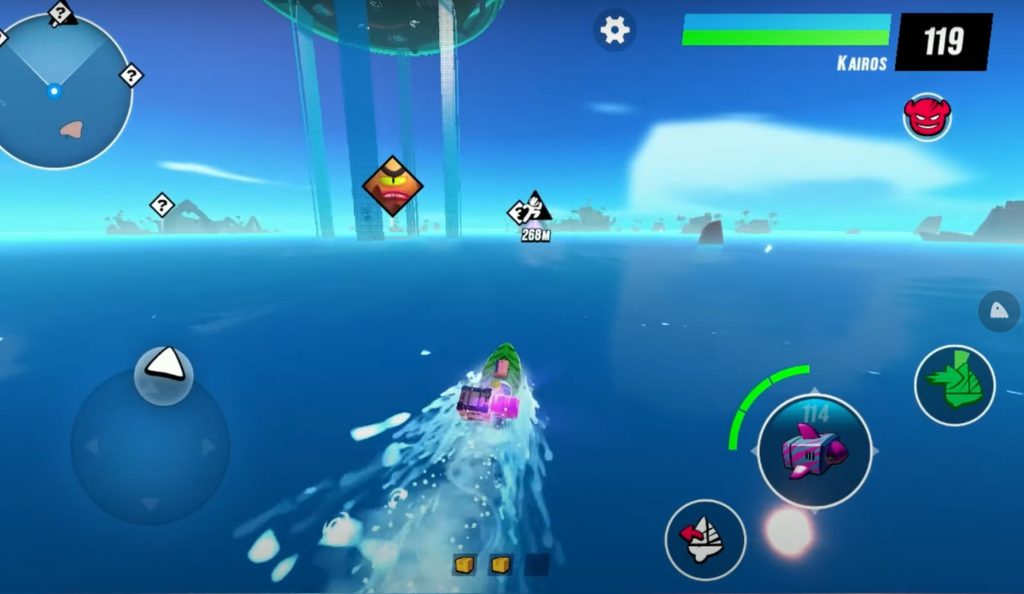Image resolution: width=1024 pixels, height=594 pixels.
Task: Tap the small shark fin button
Action: click(998, 311)
